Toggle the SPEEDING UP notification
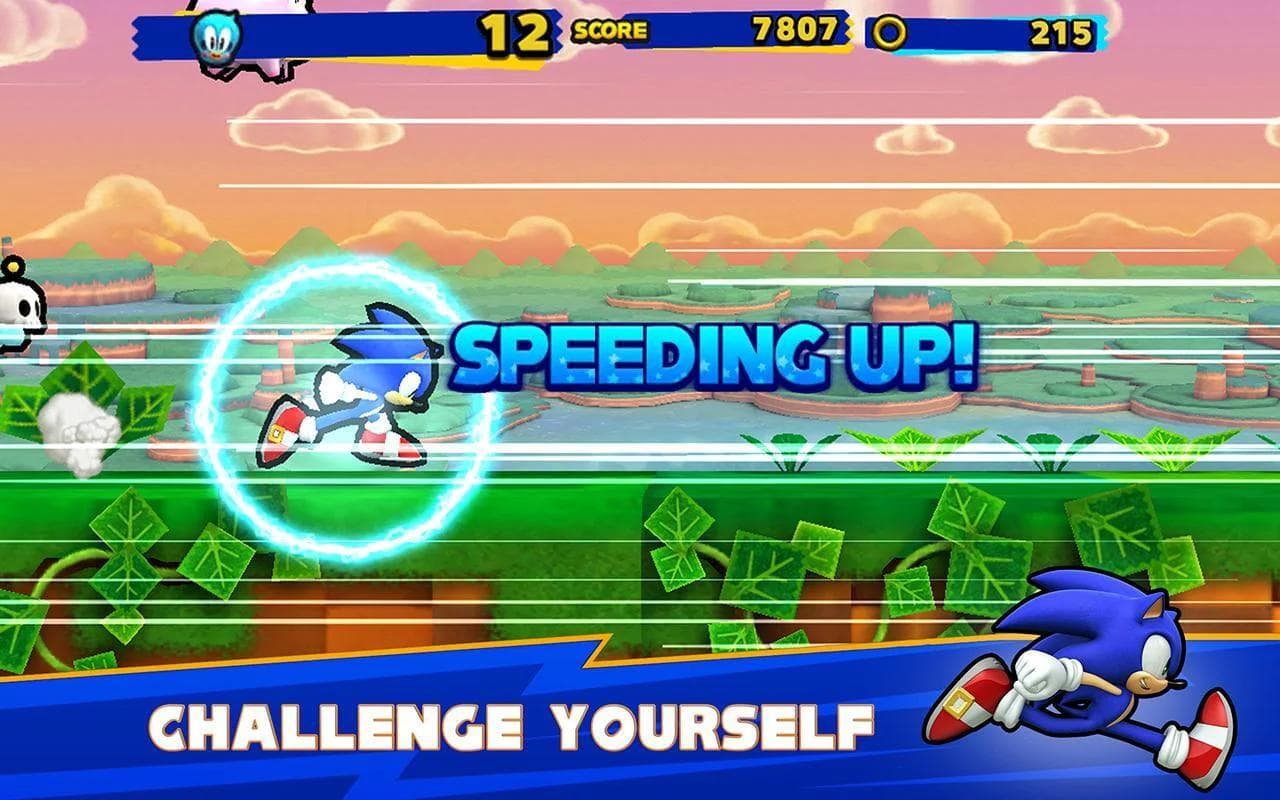The width and height of the screenshot is (1280, 800). coord(713,352)
